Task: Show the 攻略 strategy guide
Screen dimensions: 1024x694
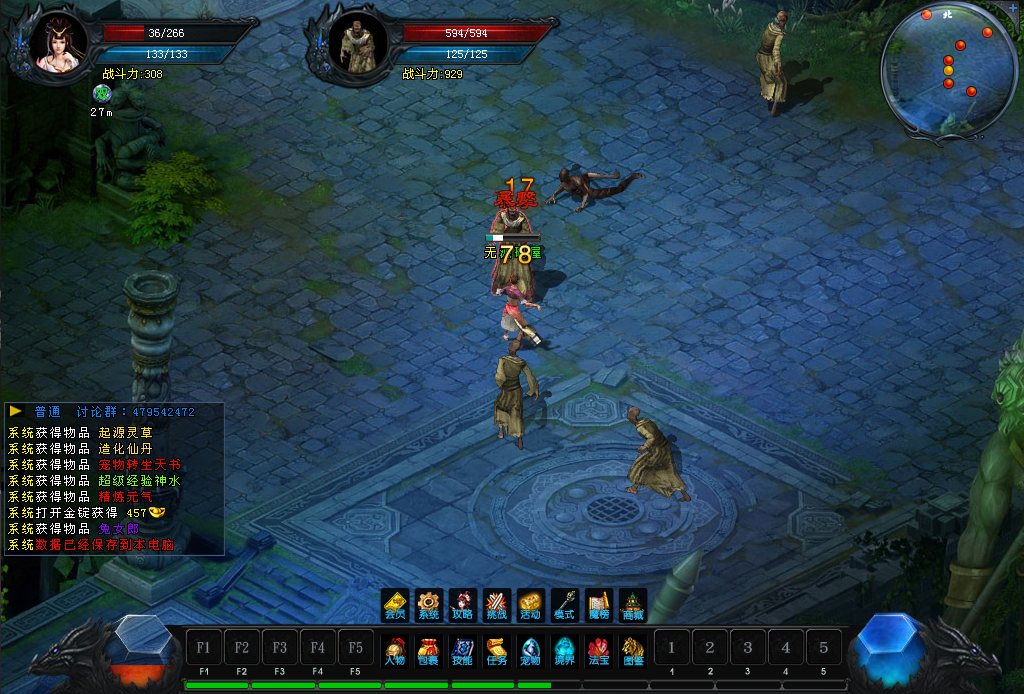Action: pos(462,604)
